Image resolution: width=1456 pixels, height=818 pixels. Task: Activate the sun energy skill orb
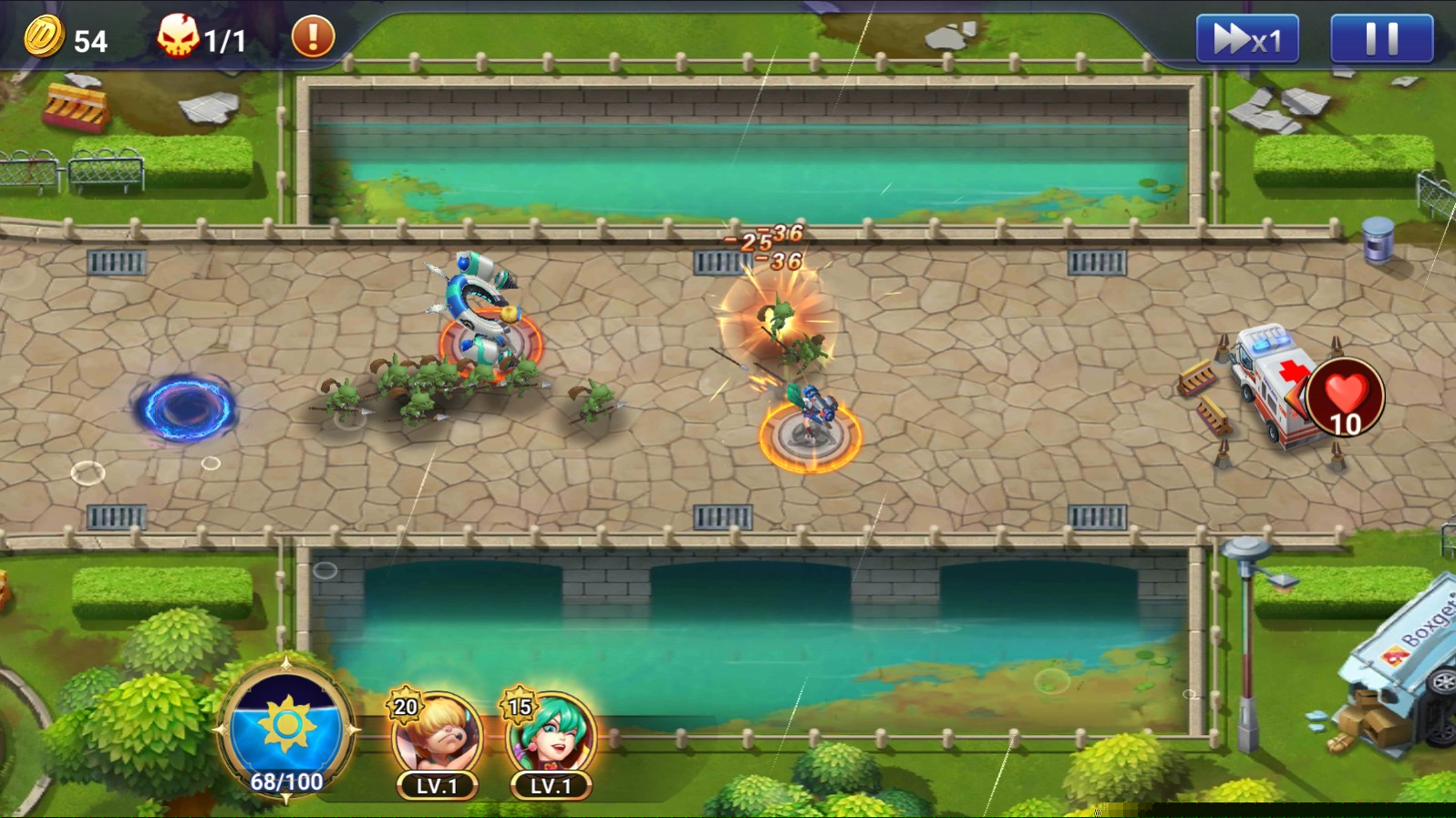click(286, 729)
